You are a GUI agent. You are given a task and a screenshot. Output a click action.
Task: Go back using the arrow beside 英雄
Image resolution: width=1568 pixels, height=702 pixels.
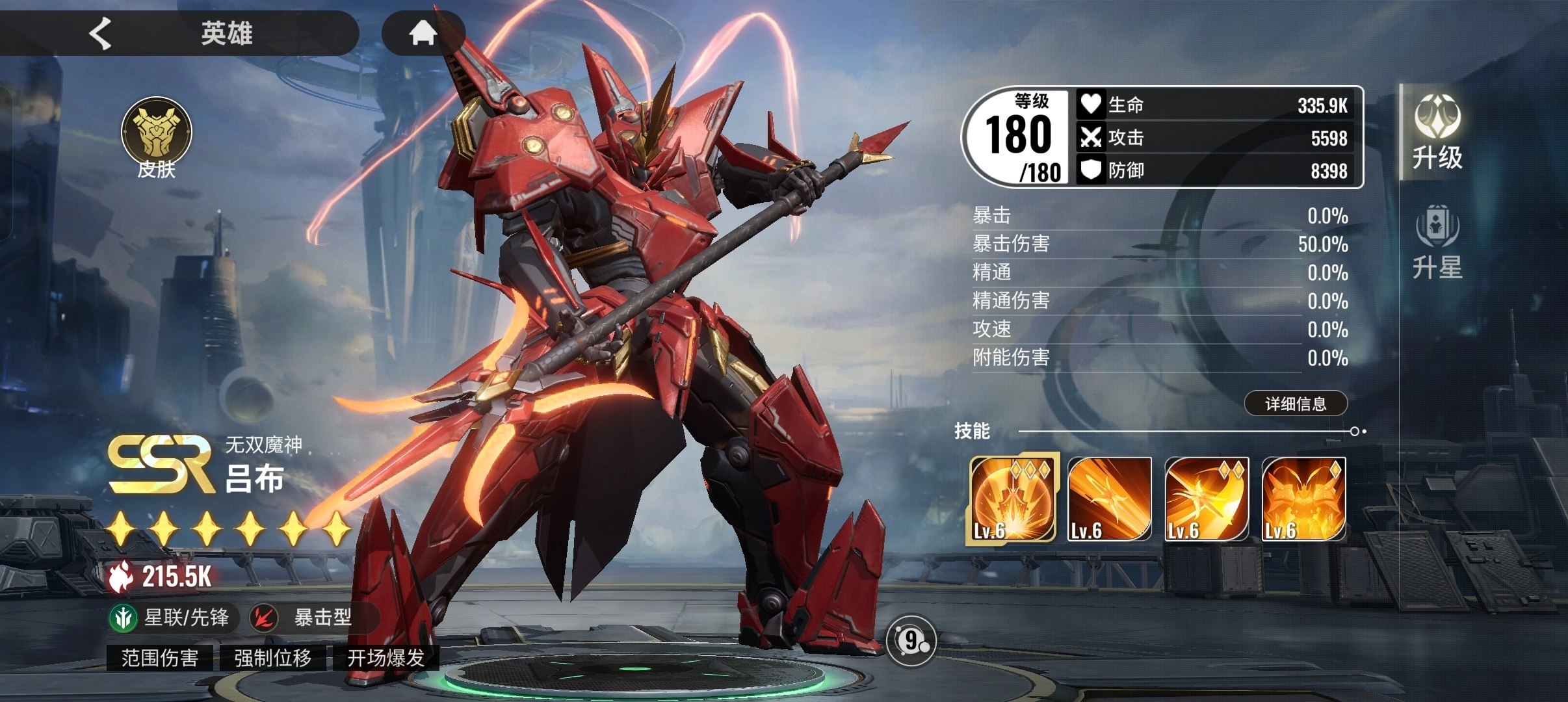tap(101, 33)
